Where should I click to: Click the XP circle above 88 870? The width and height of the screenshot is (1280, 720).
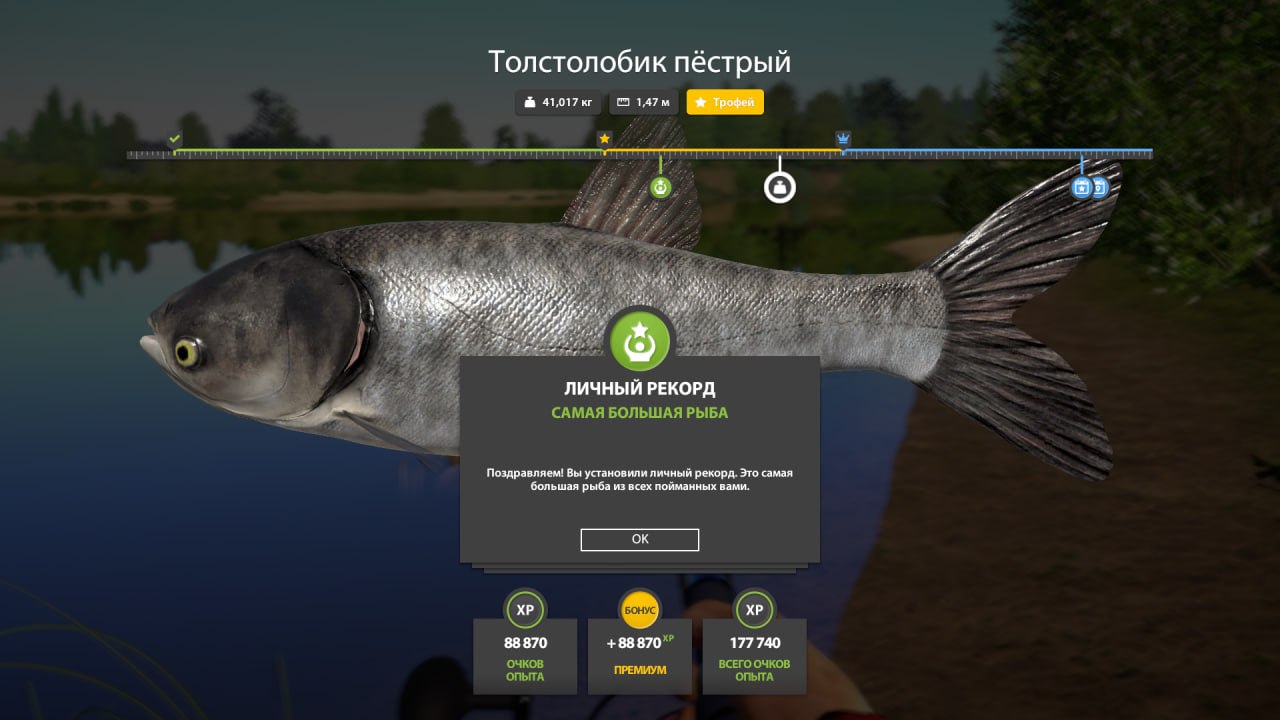click(x=525, y=610)
